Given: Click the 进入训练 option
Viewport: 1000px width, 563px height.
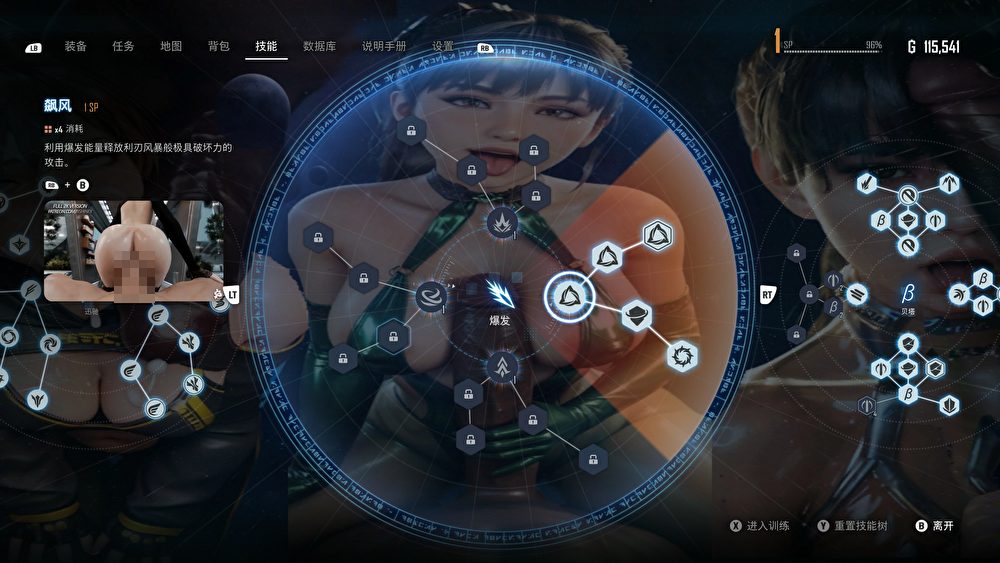Looking at the screenshot, I should pyautogui.click(x=767, y=525).
